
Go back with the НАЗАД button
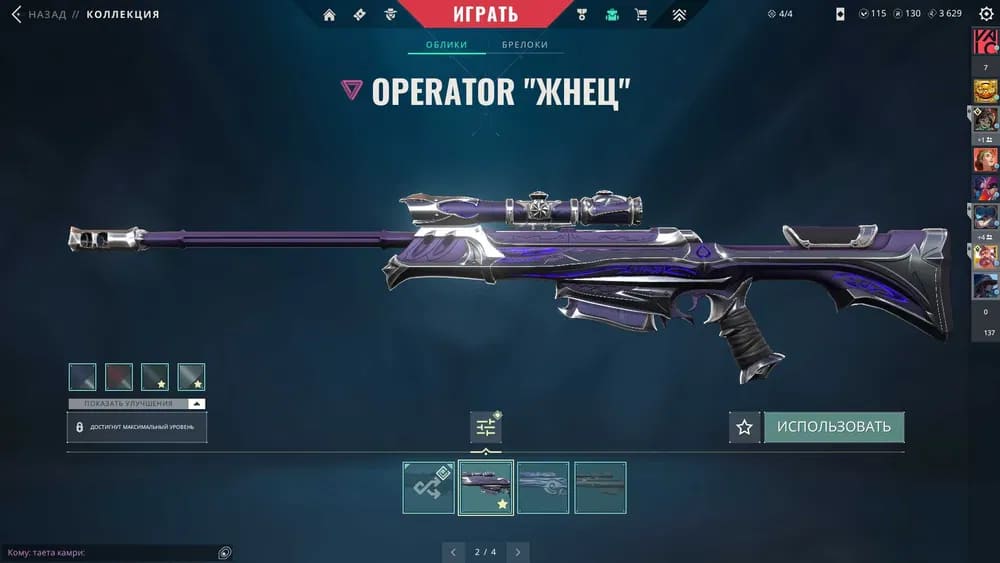pyautogui.click(x=38, y=14)
